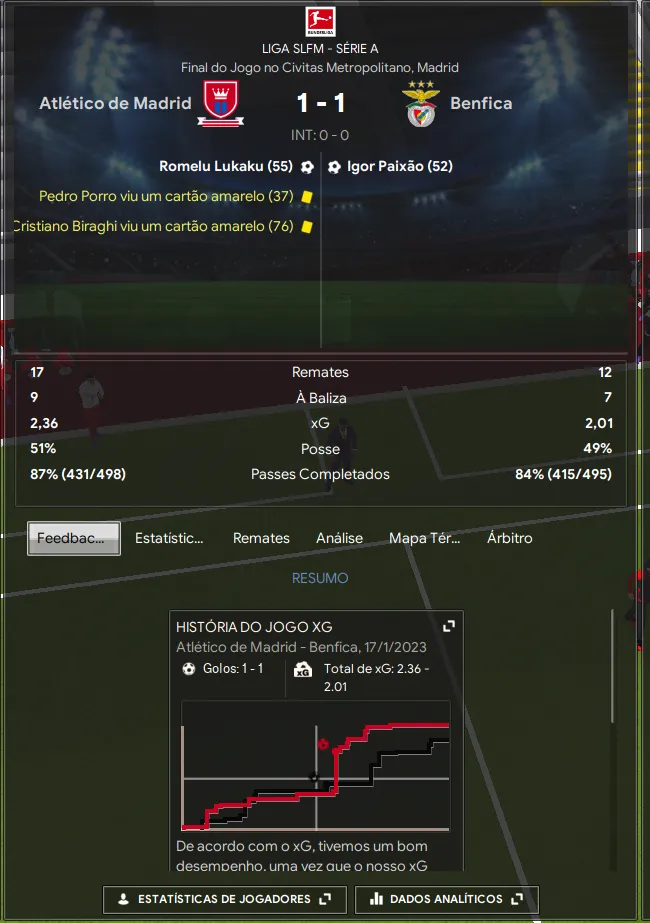This screenshot has height=923, width=650.
Task: Open Cristiano Biraghi yellow card event
Action: 153,227
